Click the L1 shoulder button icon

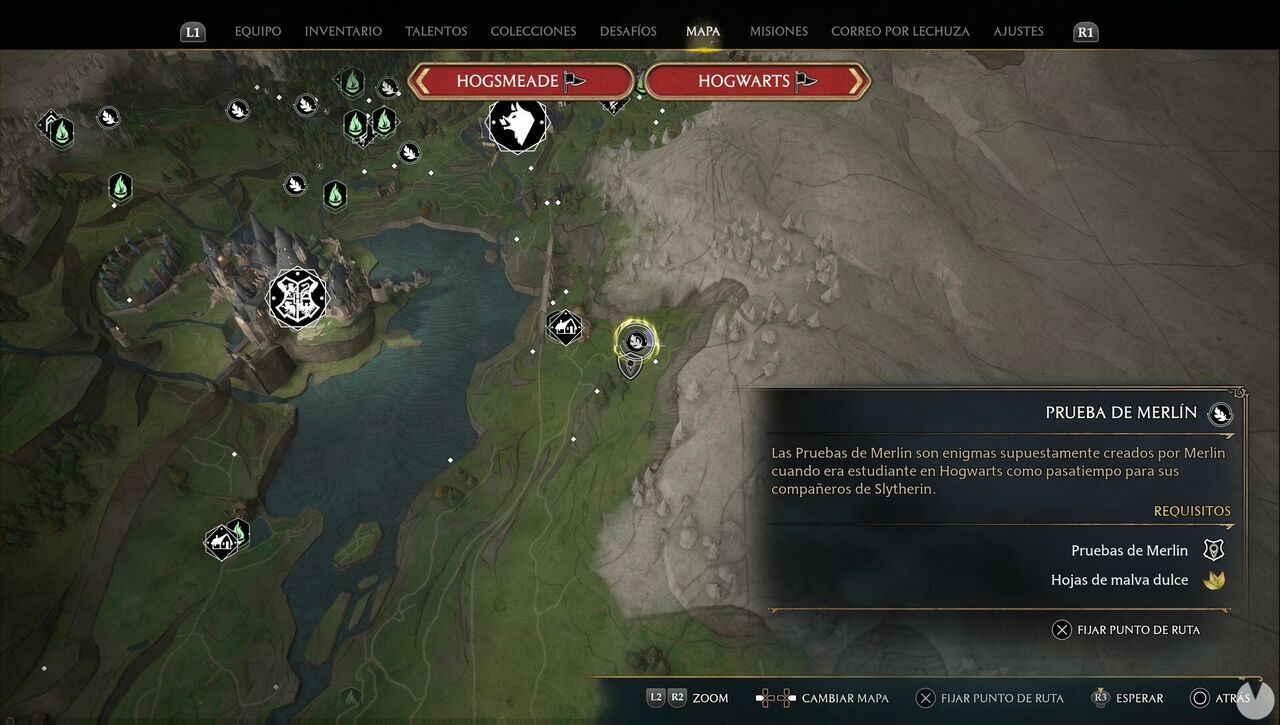click(x=192, y=31)
